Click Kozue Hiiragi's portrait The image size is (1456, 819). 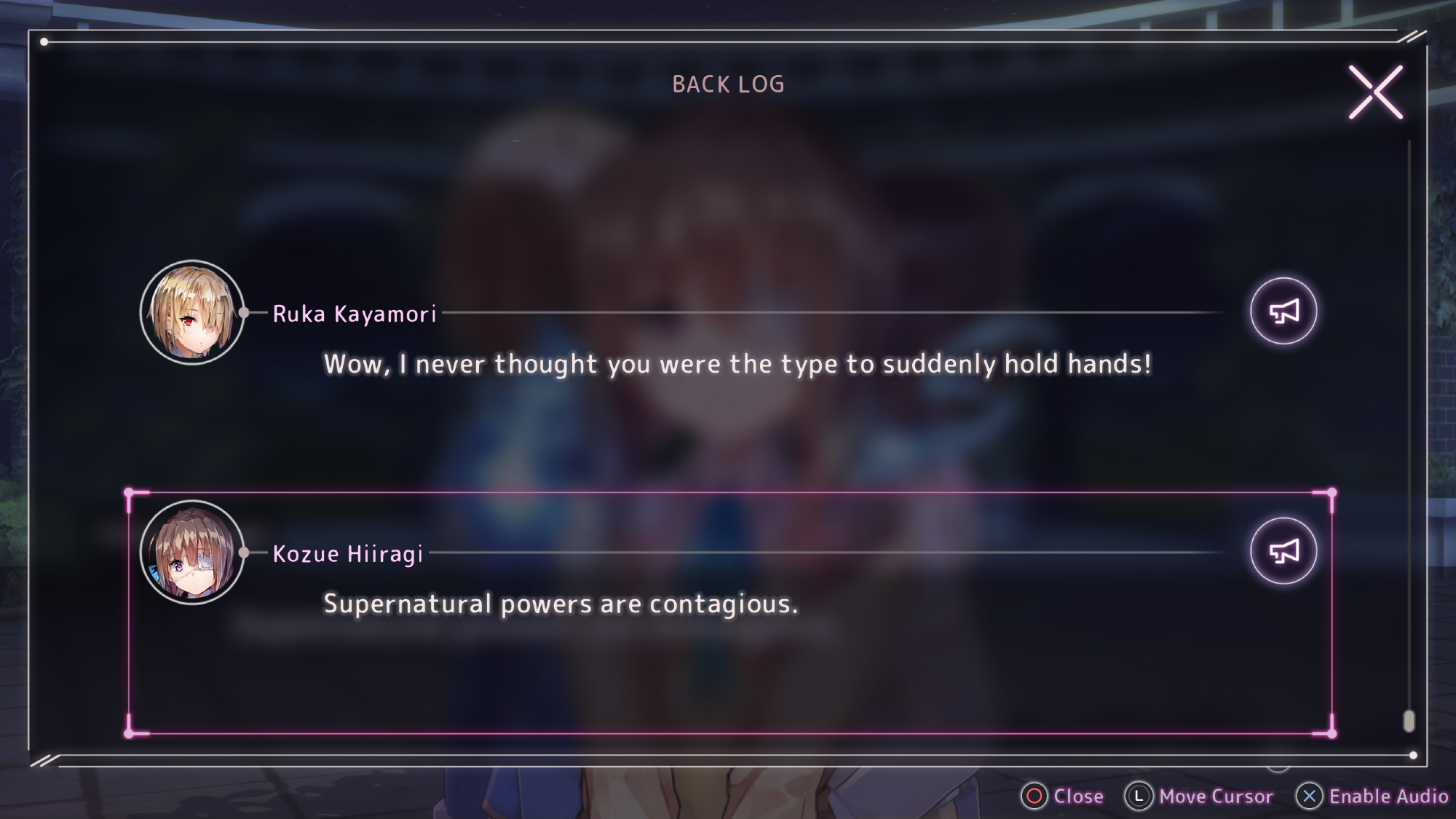(x=192, y=553)
